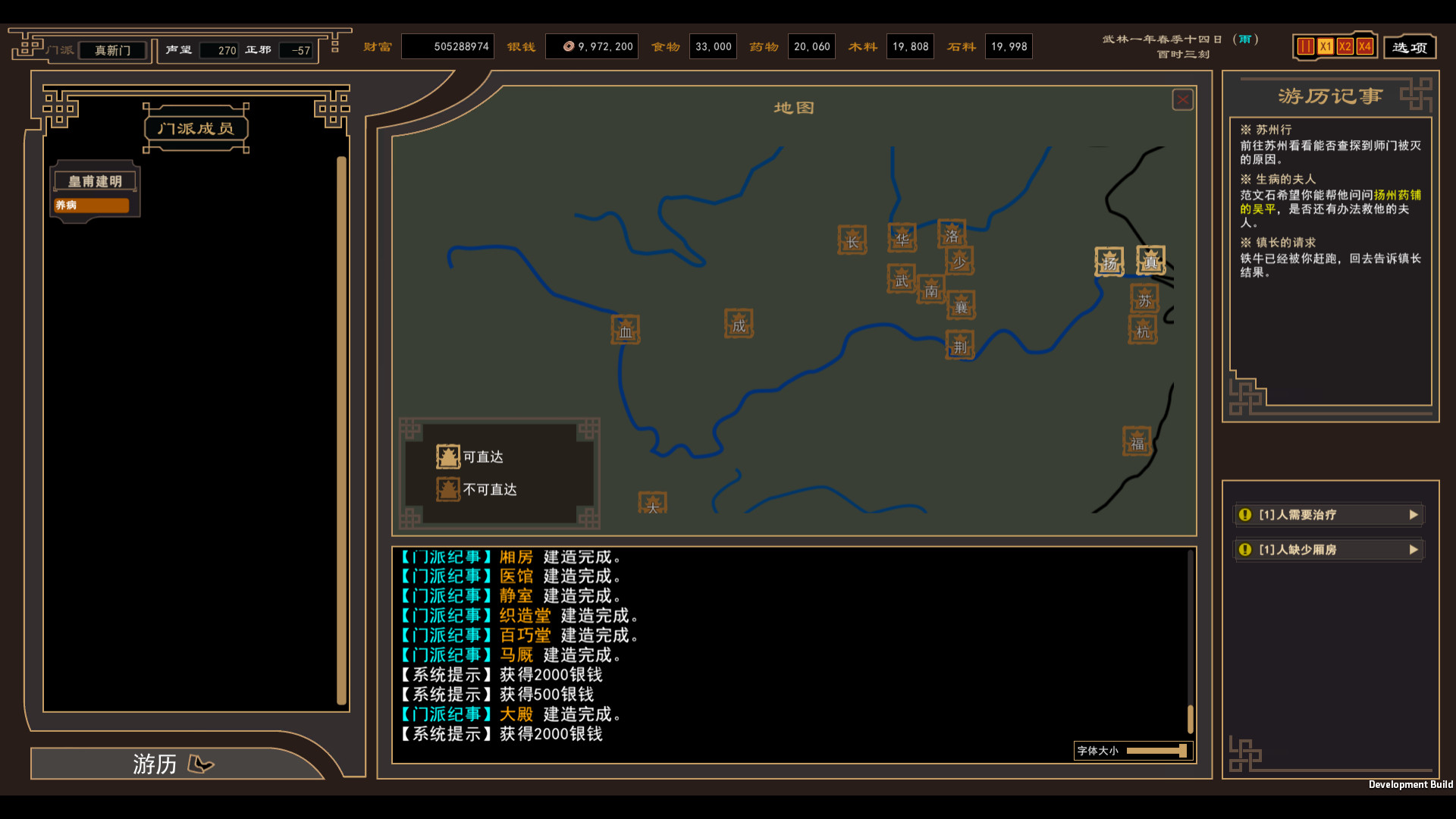Viewport: 1456px width, 819px height.
Task: Choose the 荆 city marker
Action: point(960,346)
